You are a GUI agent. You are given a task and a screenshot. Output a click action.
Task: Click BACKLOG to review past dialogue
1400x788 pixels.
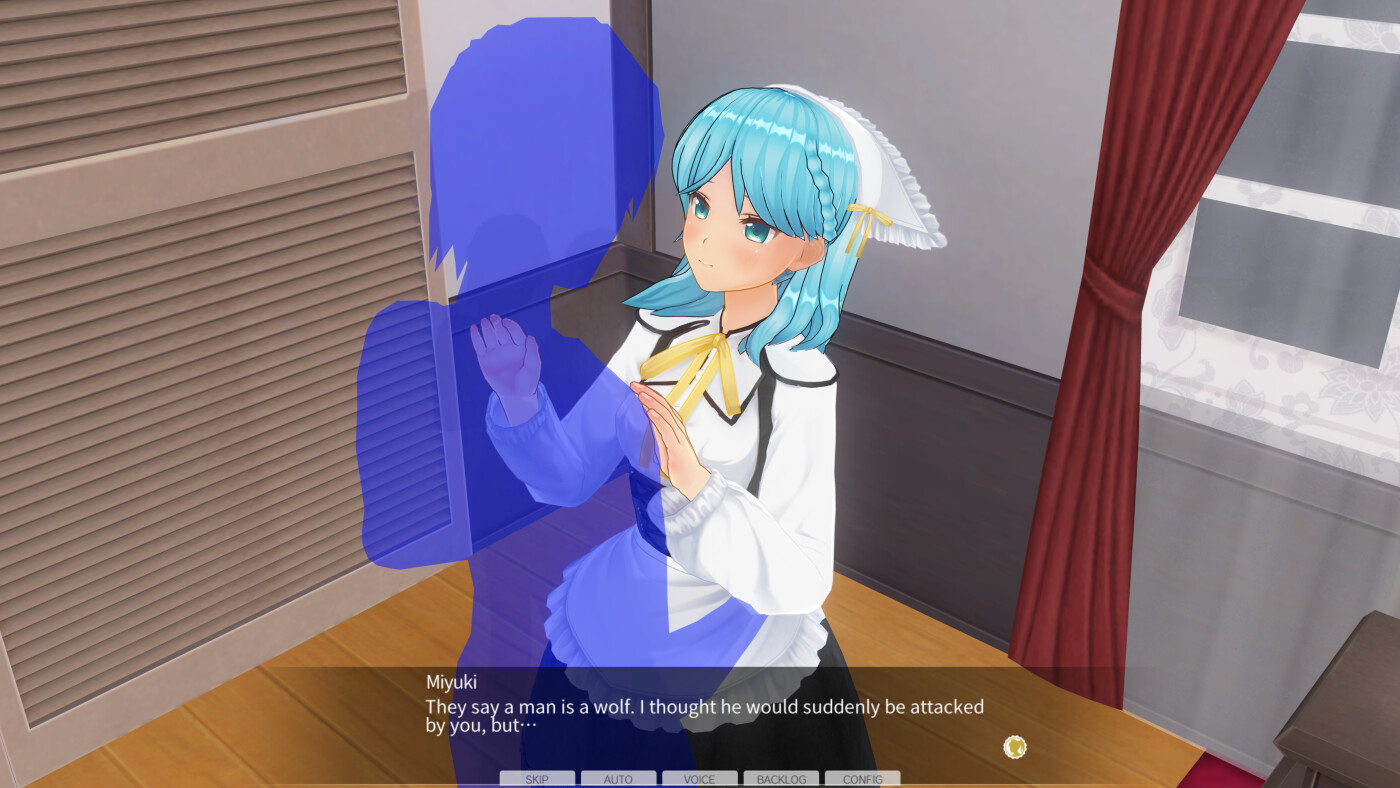click(780, 778)
